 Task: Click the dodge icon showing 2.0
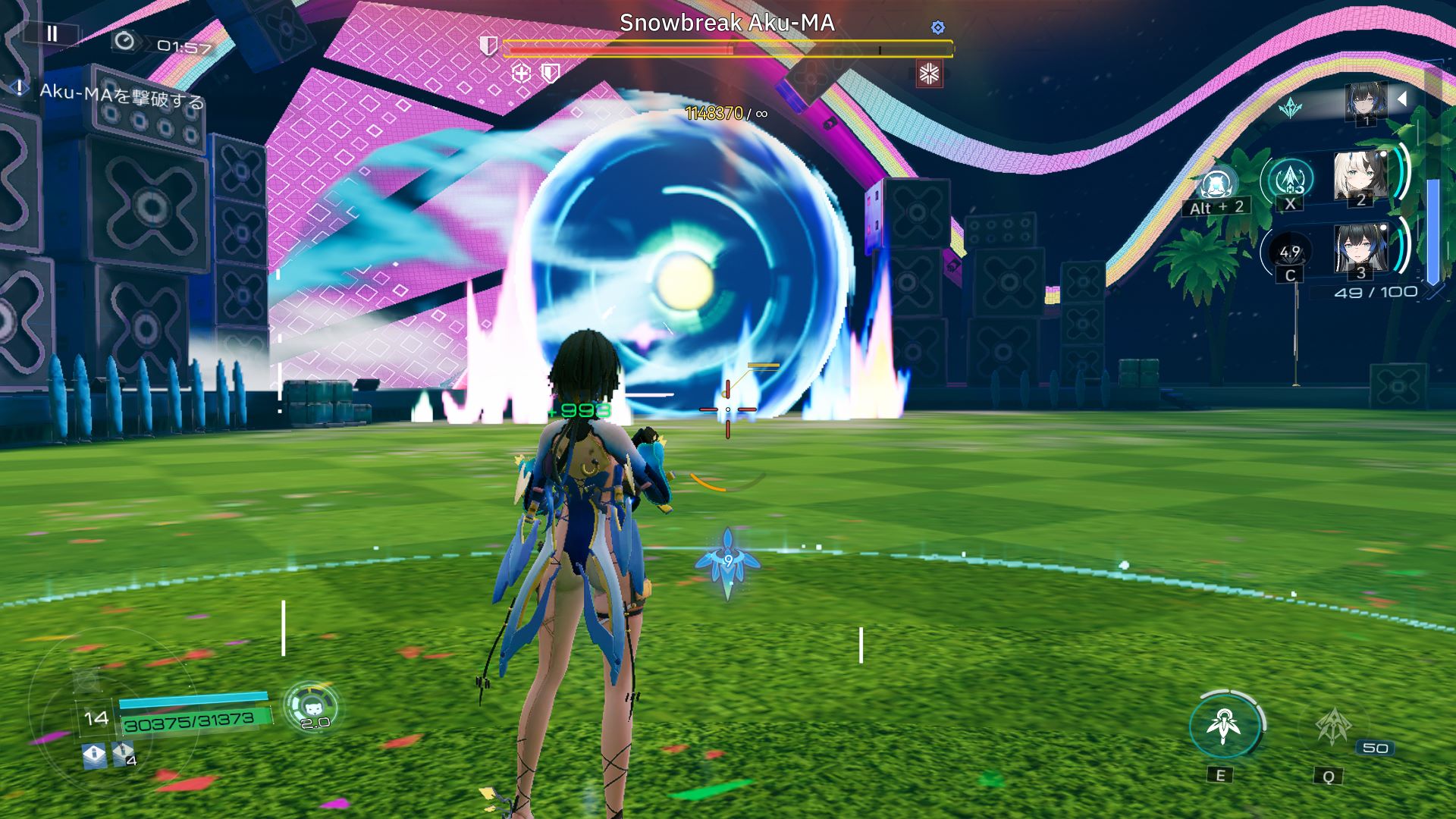[313, 707]
